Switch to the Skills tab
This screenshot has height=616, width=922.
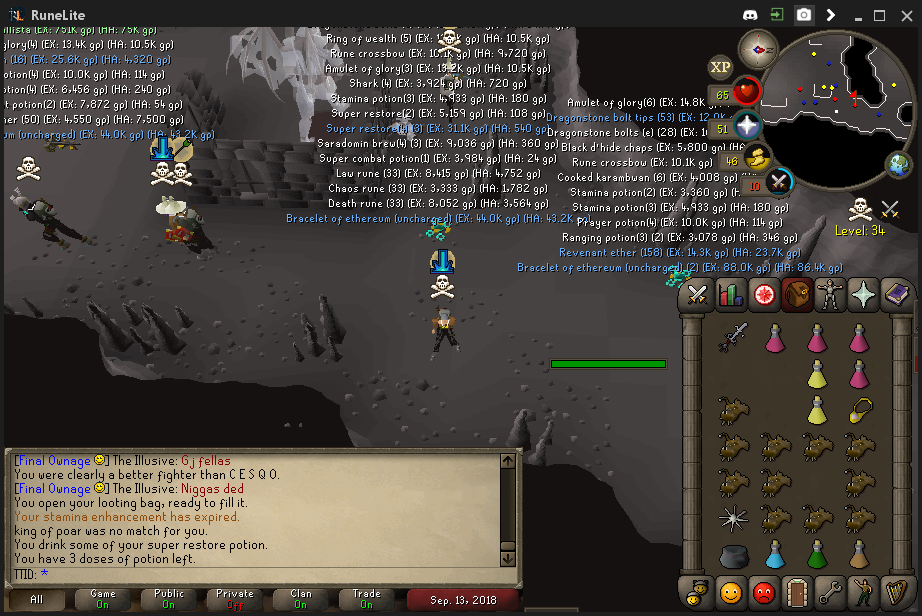[x=730, y=295]
